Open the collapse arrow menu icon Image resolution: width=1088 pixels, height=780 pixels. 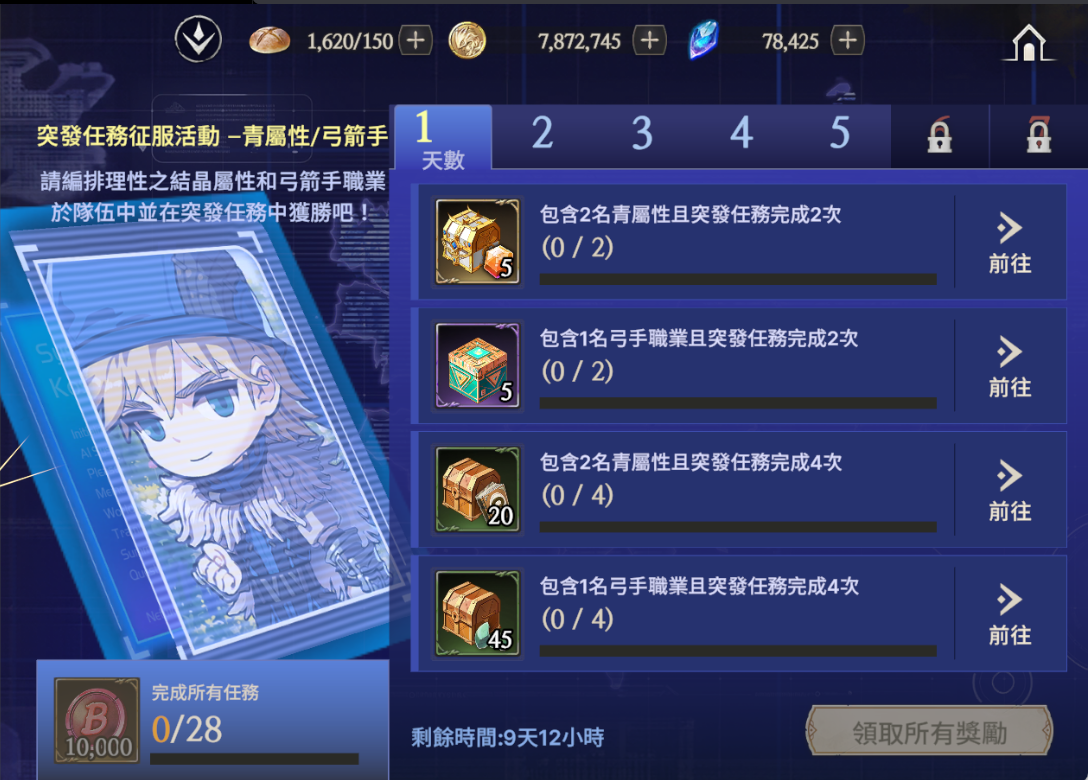(x=198, y=41)
